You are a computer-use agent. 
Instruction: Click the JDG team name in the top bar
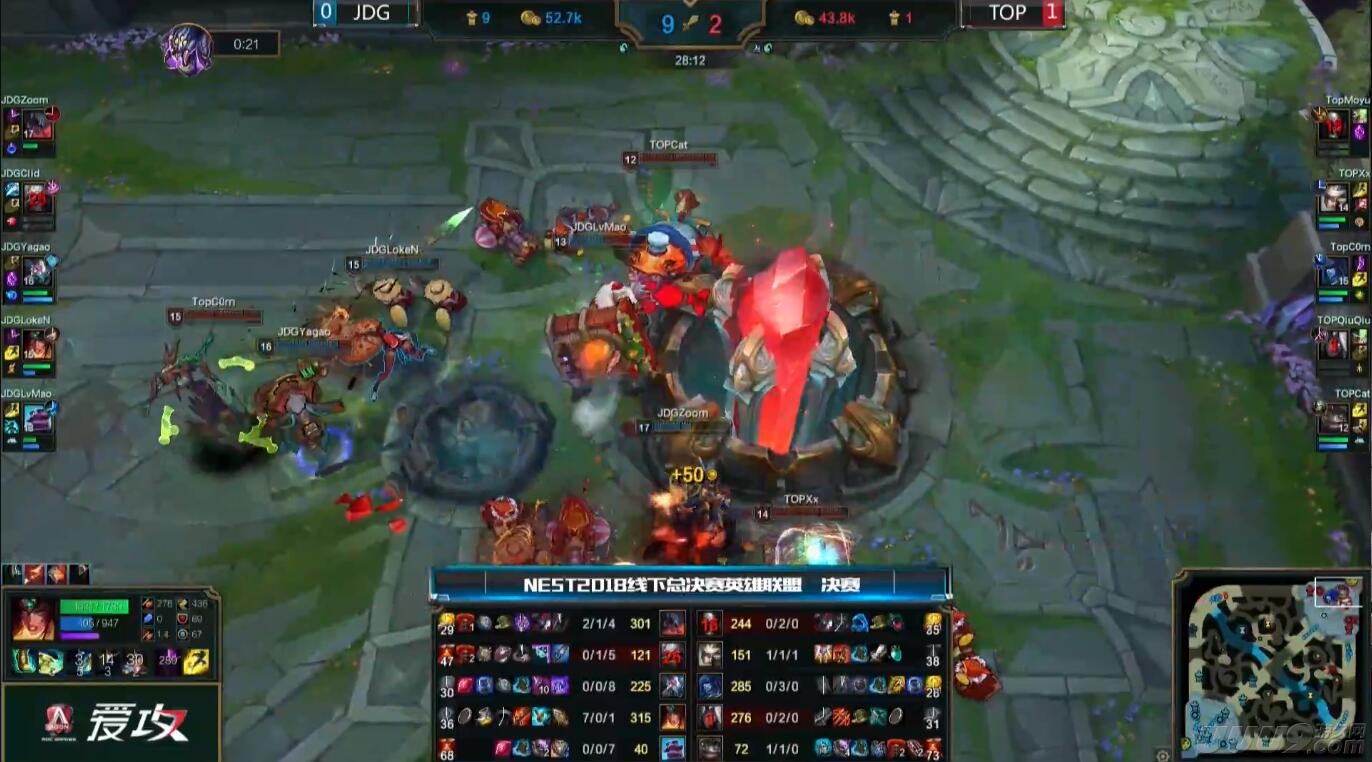(x=370, y=13)
